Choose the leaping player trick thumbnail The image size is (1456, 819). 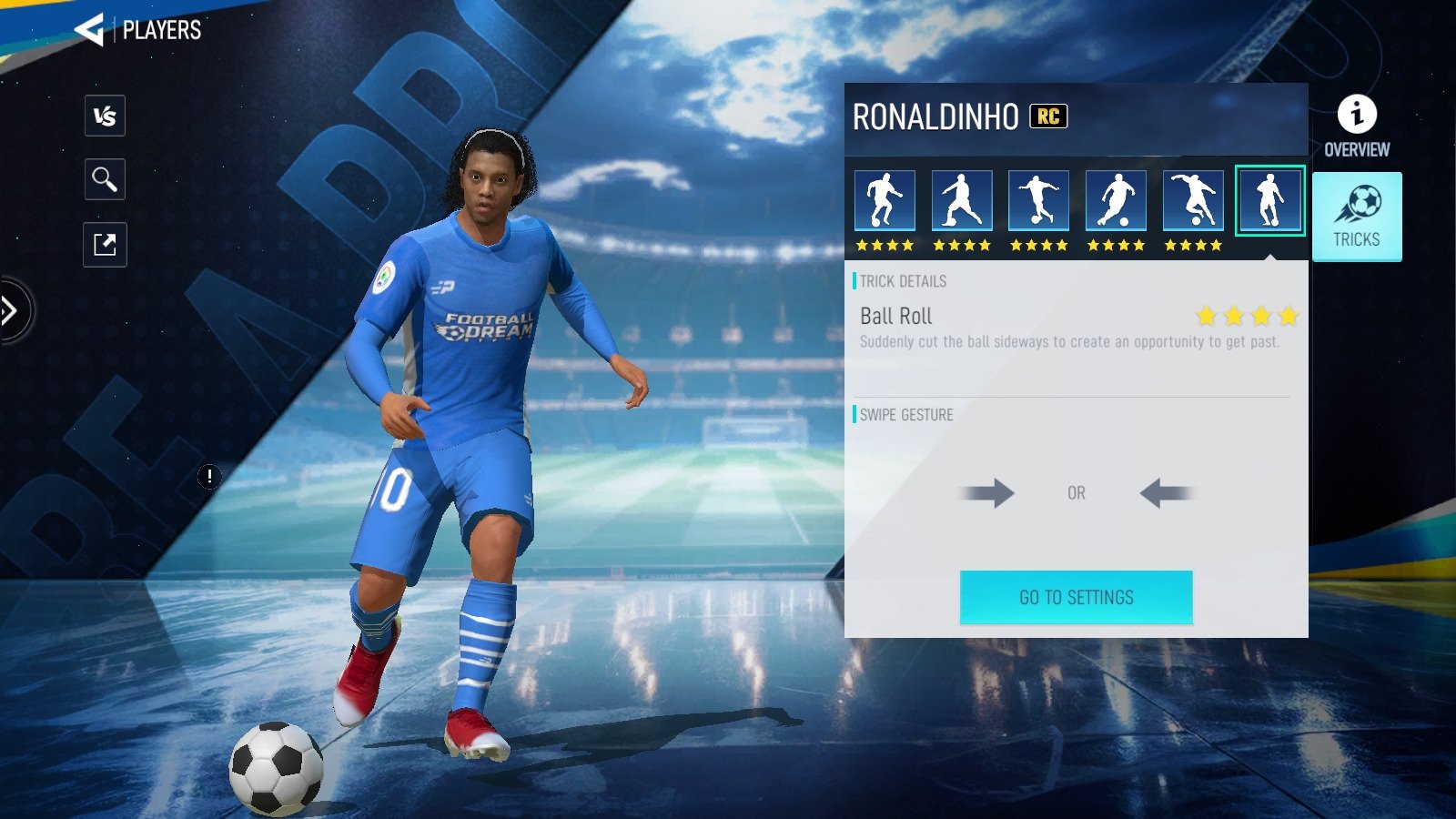tap(1193, 200)
